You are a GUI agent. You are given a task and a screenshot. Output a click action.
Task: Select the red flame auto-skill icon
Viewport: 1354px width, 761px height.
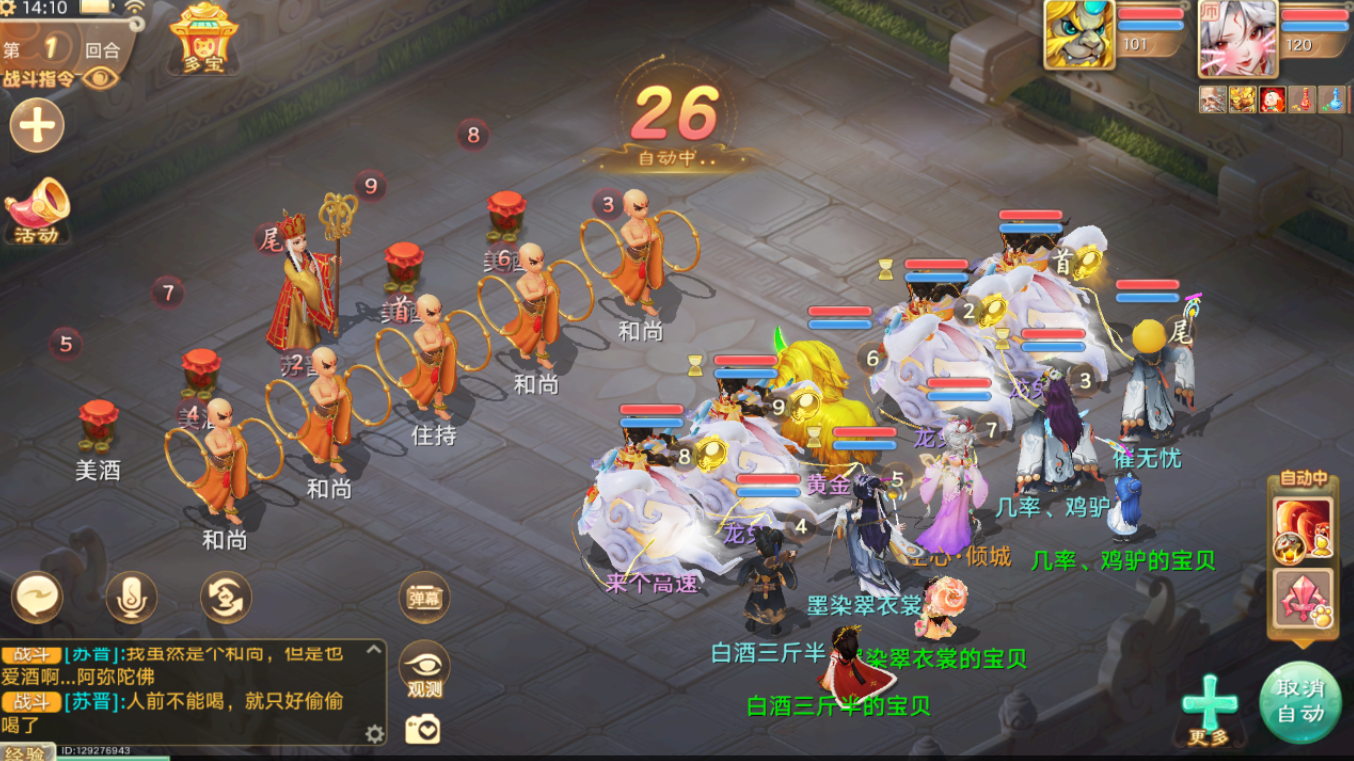(x=1303, y=527)
